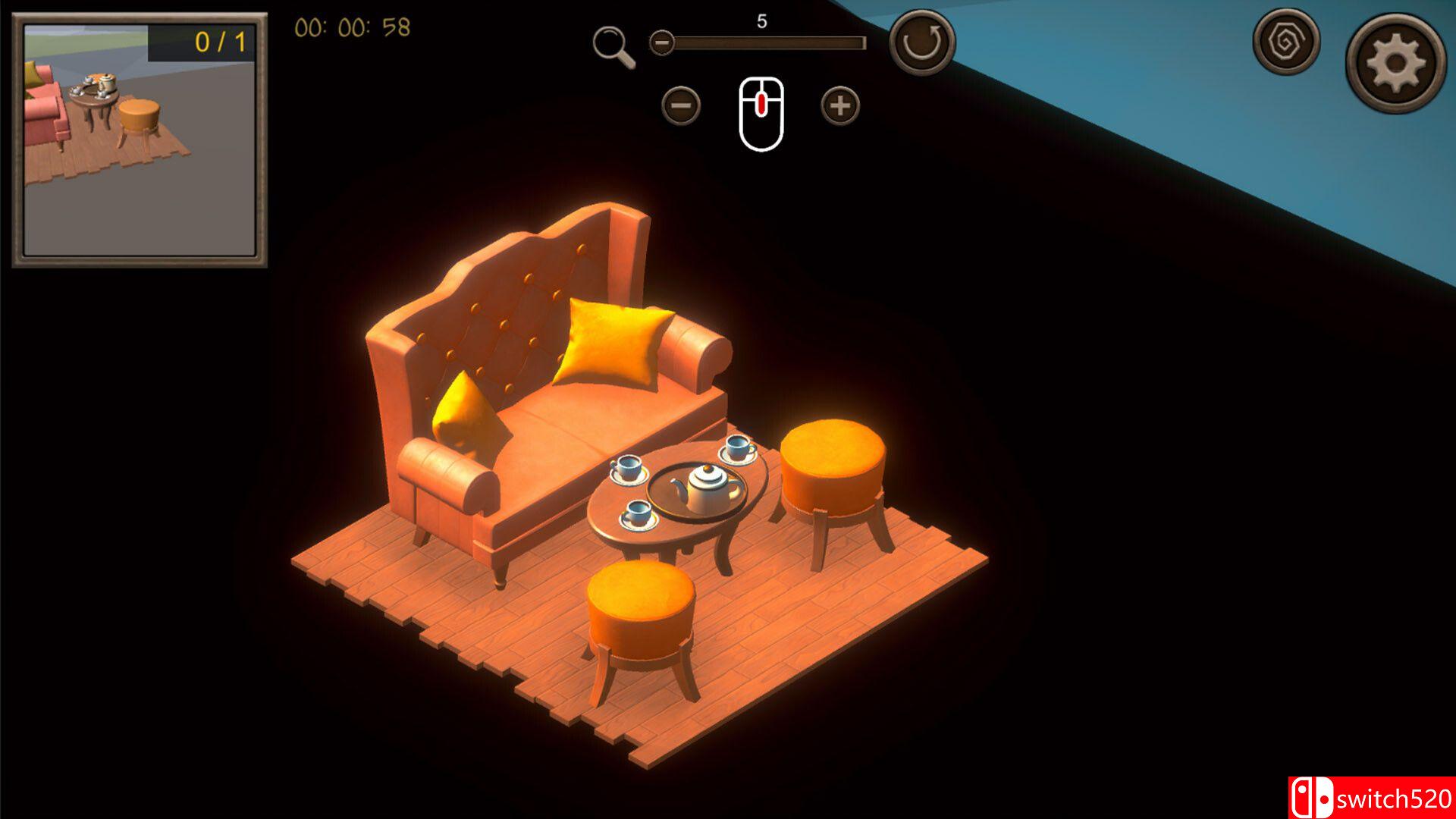Decrease zoom with the minus button
This screenshot has width=1456, height=819.
point(680,105)
